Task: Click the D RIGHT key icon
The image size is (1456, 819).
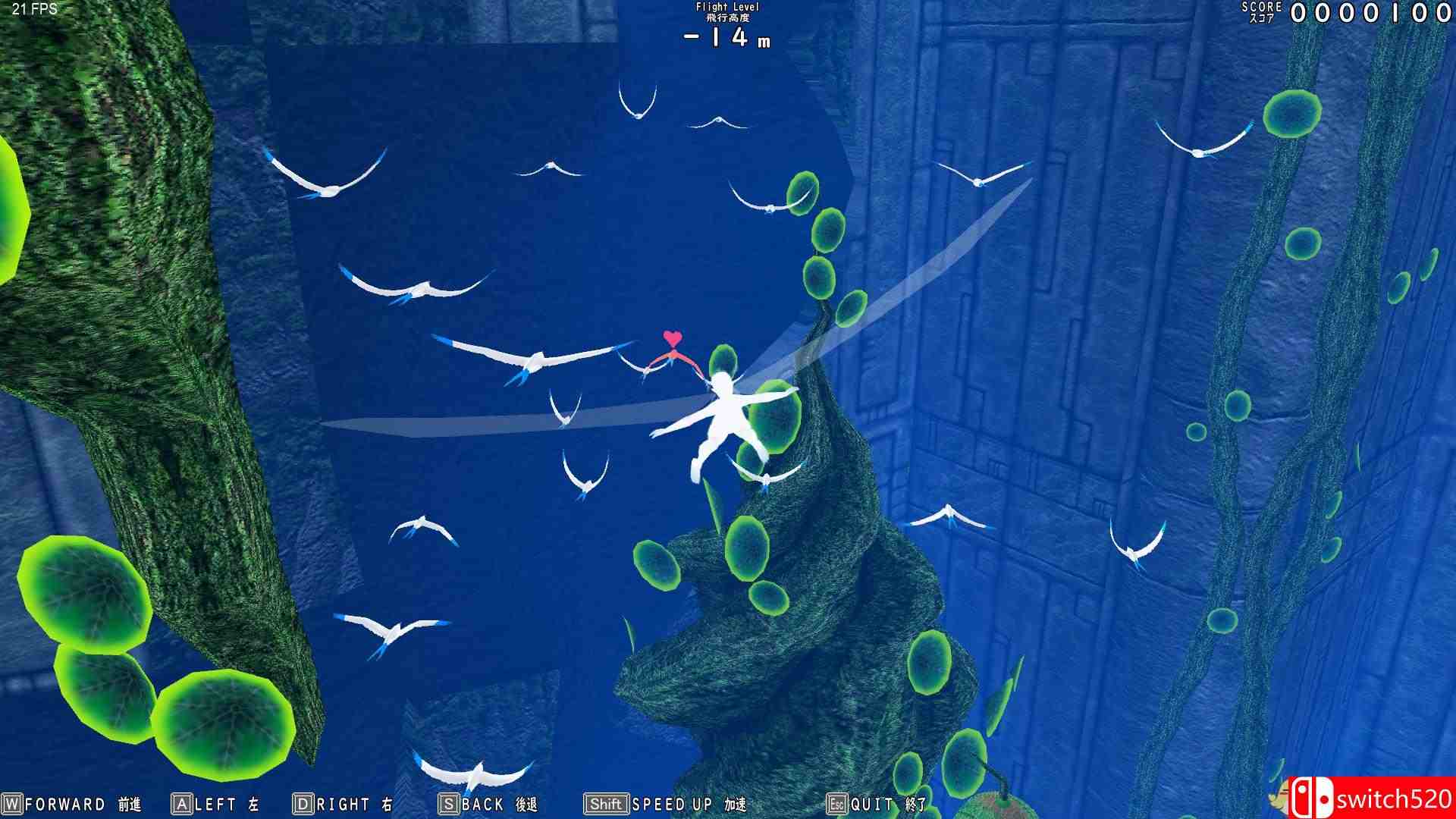Action: [303, 805]
